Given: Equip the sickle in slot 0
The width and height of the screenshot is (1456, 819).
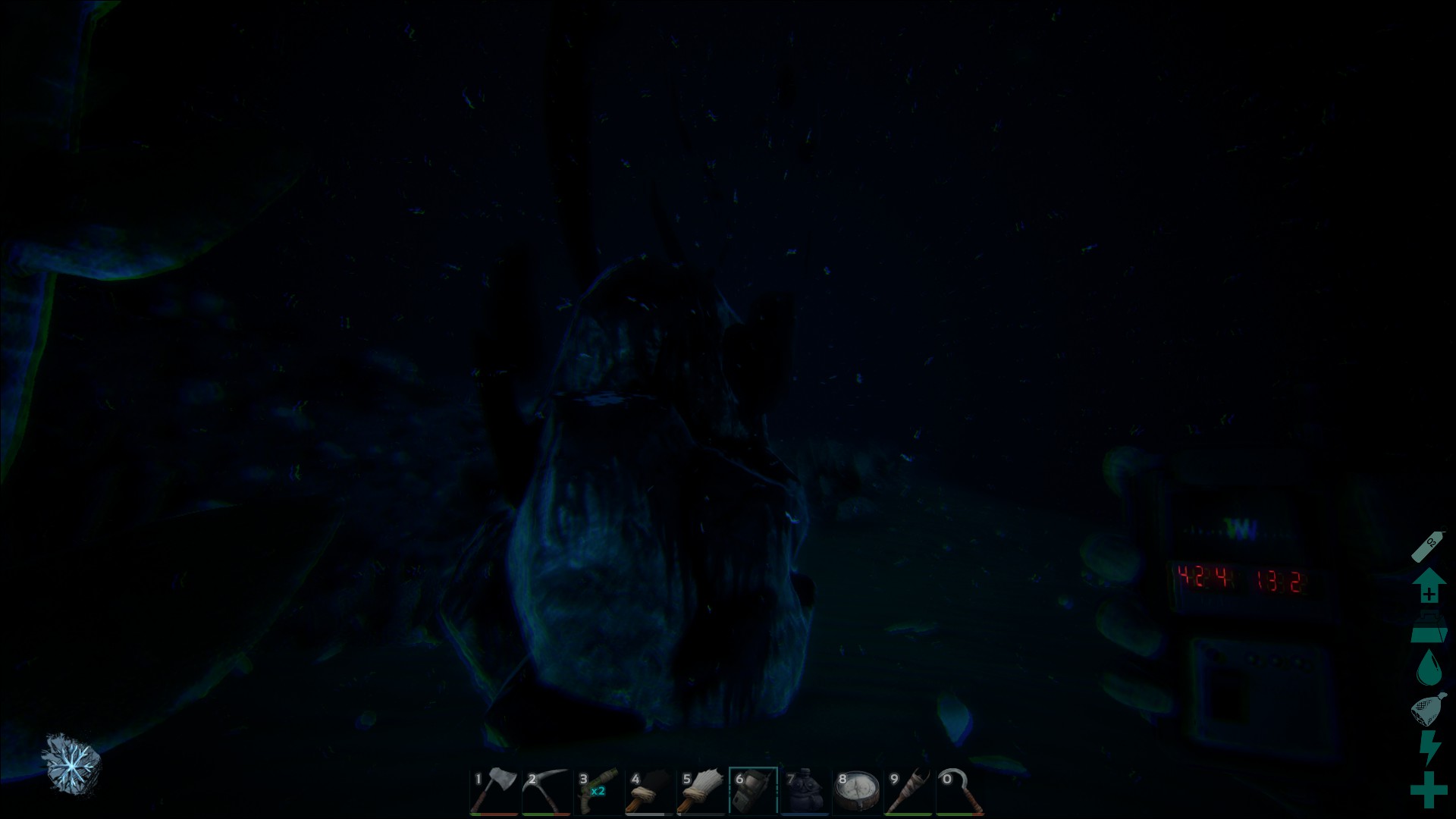Looking at the screenshot, I should coord(960,791).
